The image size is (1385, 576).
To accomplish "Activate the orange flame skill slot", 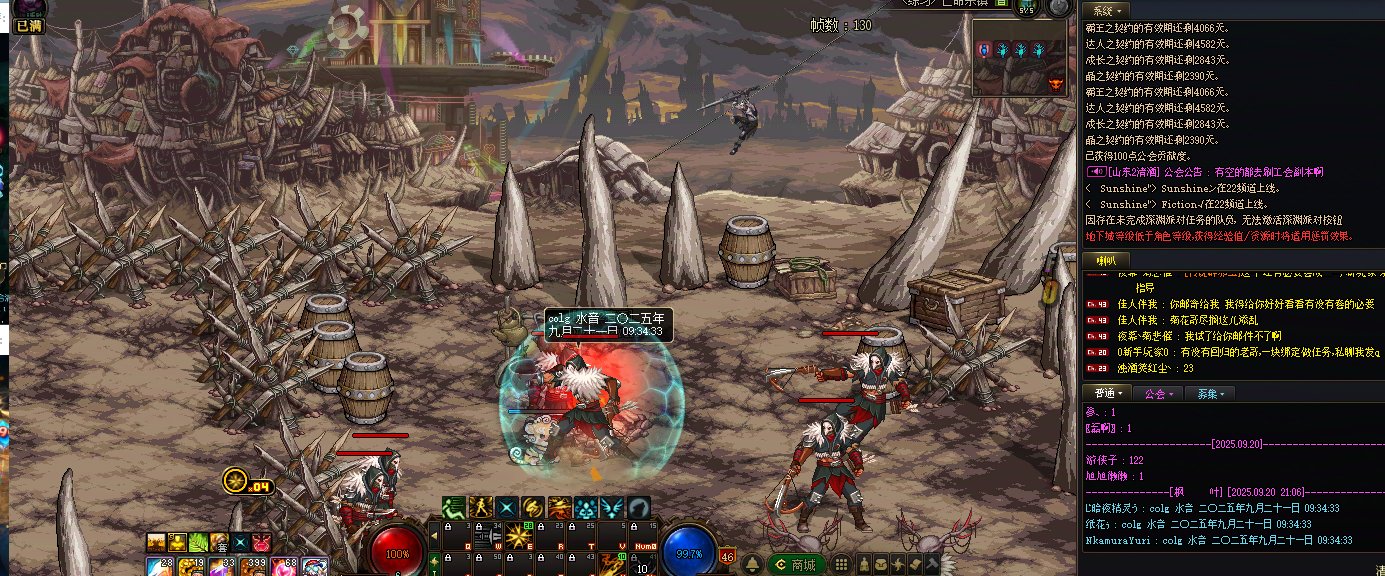I will 612,566.
